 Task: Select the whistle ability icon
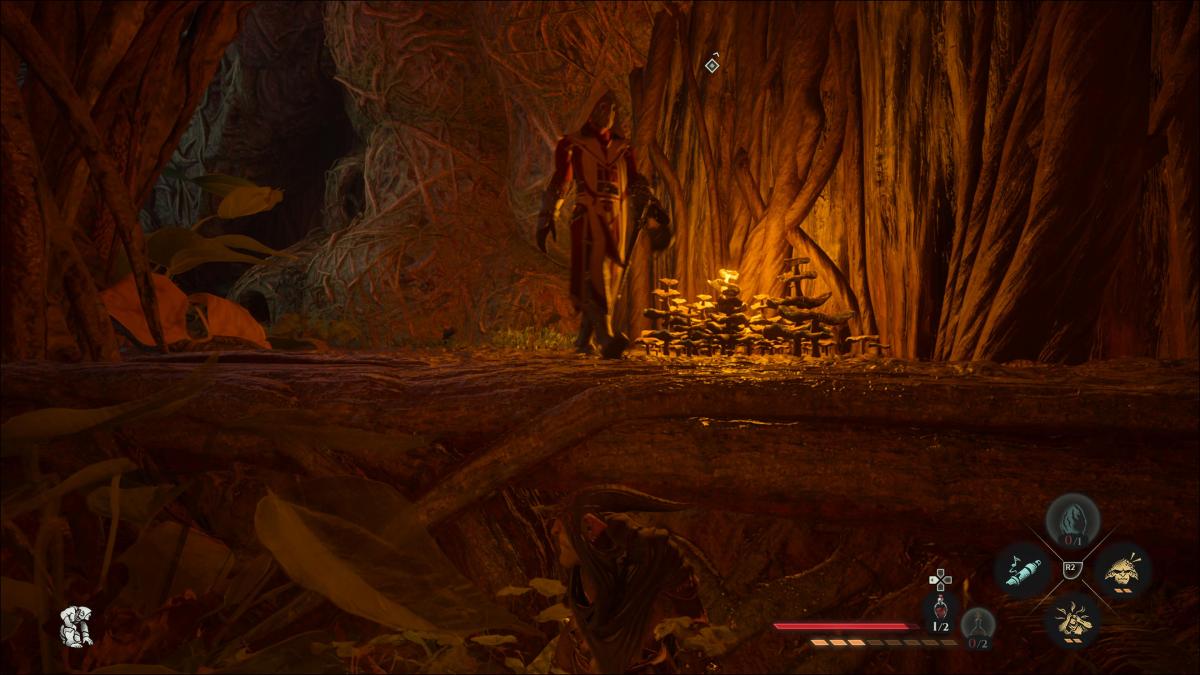(1022, 570)
